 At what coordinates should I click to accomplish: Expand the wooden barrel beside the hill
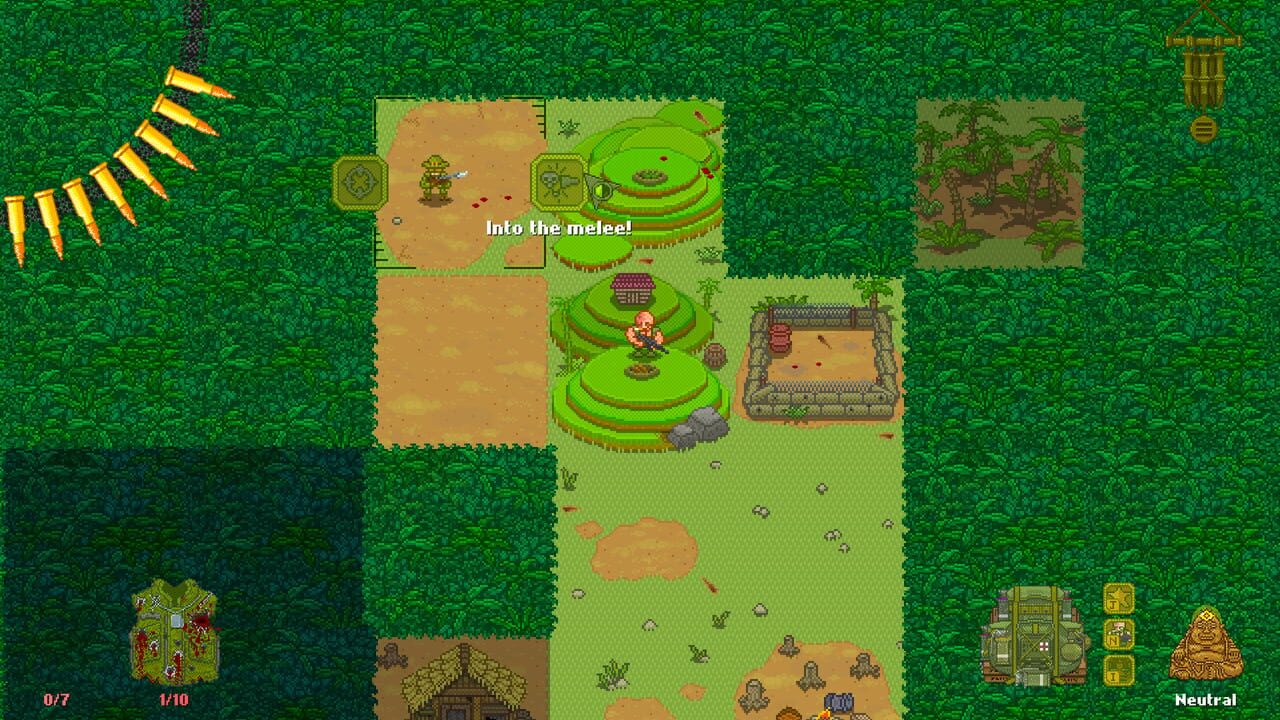(715, 357)
